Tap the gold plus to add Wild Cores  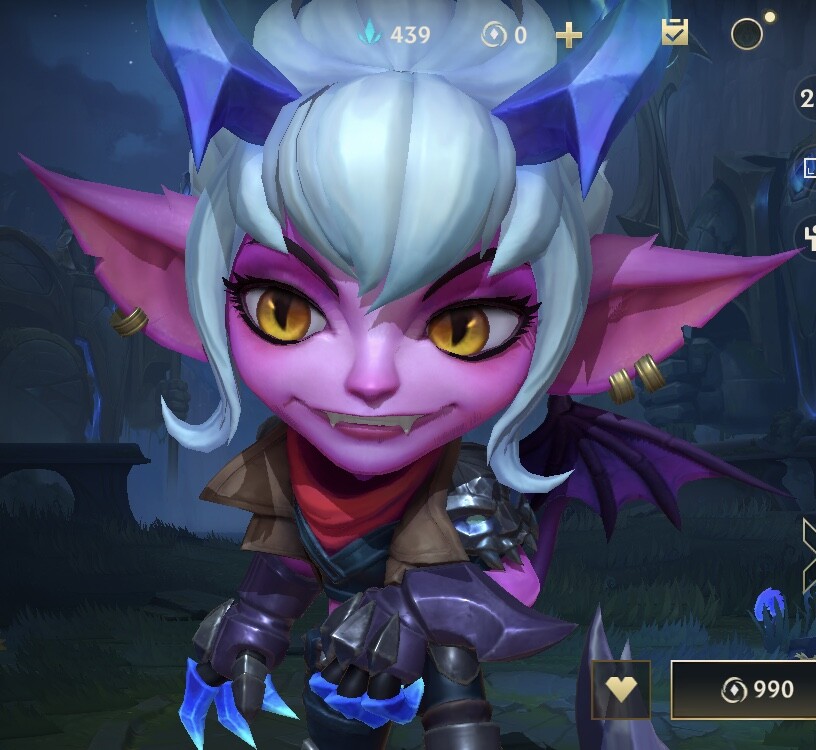pos(568,36)
